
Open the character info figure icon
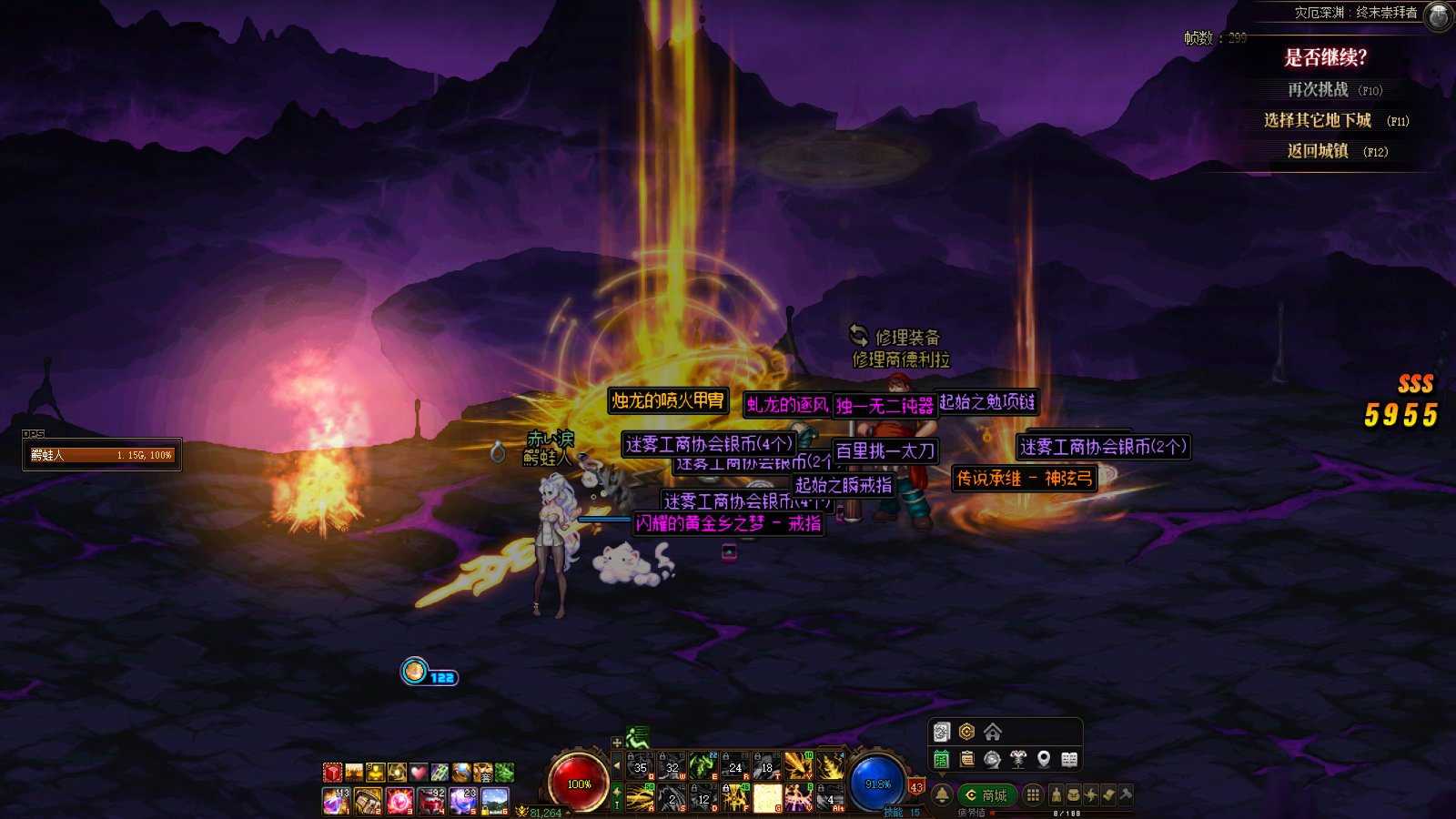(x=1056, y=795)
